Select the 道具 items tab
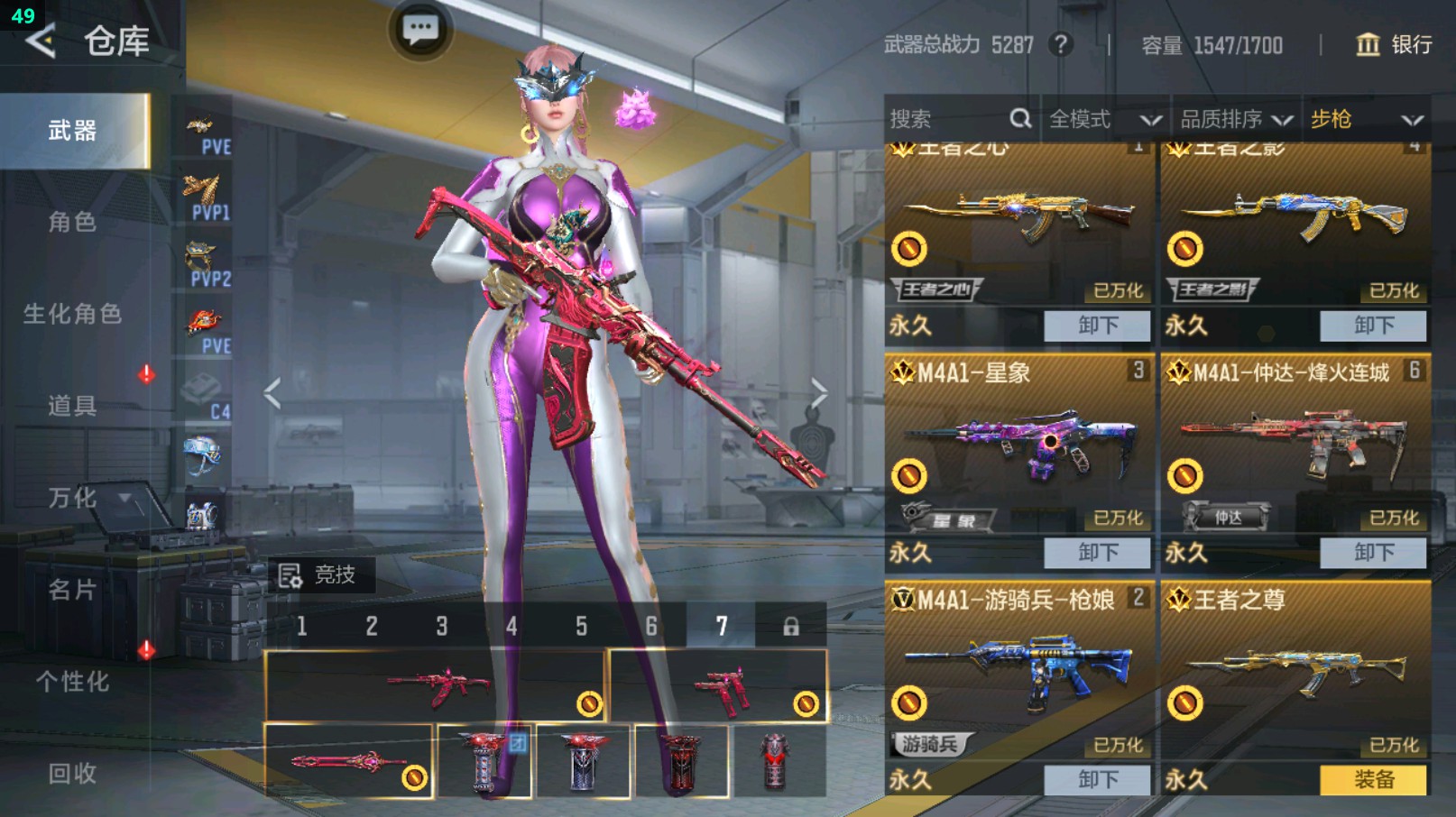Image resolution: width=1456 pixels, height=817 pixels. 72,406
